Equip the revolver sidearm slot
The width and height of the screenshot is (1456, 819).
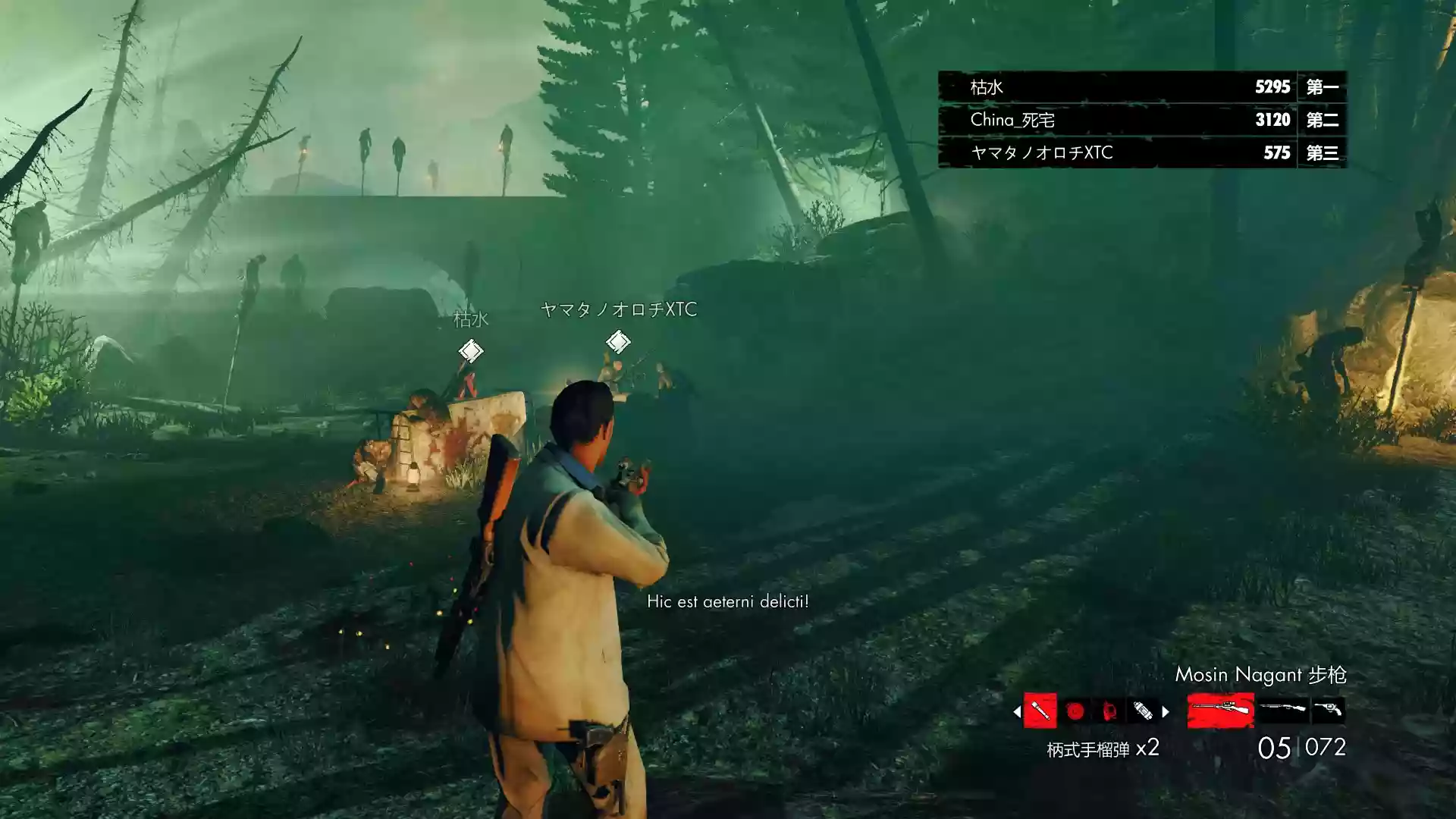1329,710
